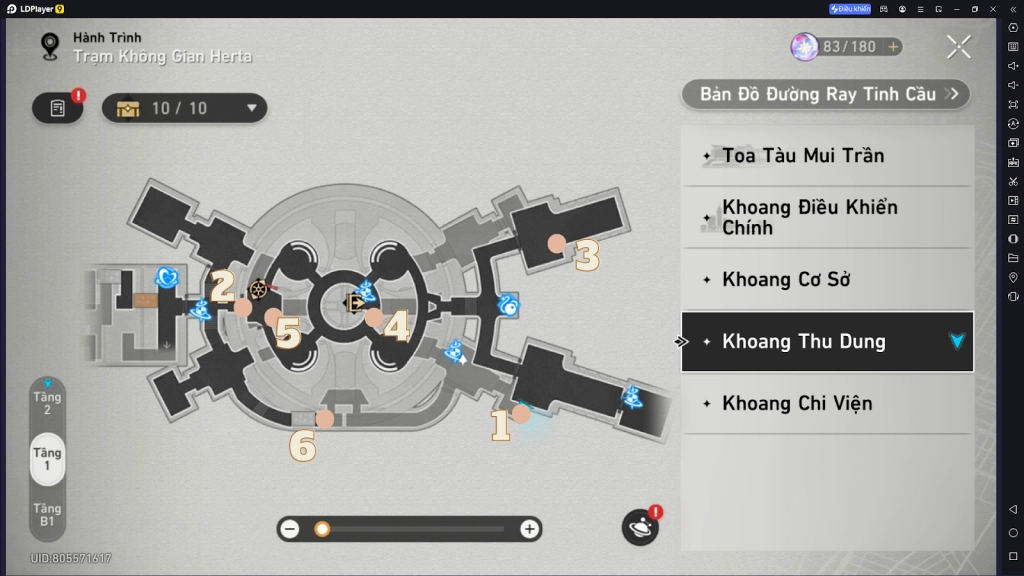Zoom out the map with minus button
The image size is (1024, 576).
click(290, 529)
